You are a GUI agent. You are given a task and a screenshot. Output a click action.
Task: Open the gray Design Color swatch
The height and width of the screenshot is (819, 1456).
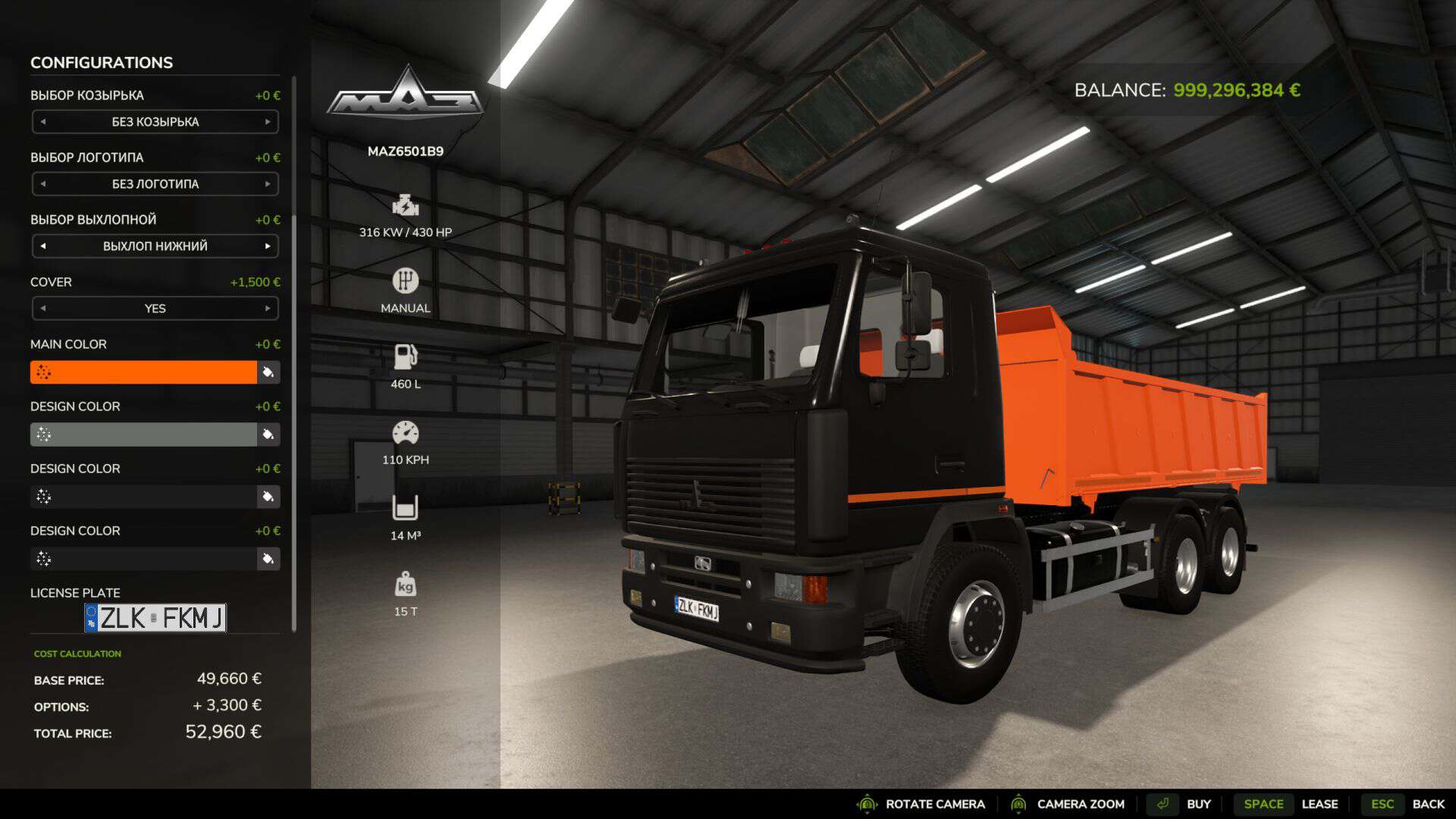click(143, 435)
